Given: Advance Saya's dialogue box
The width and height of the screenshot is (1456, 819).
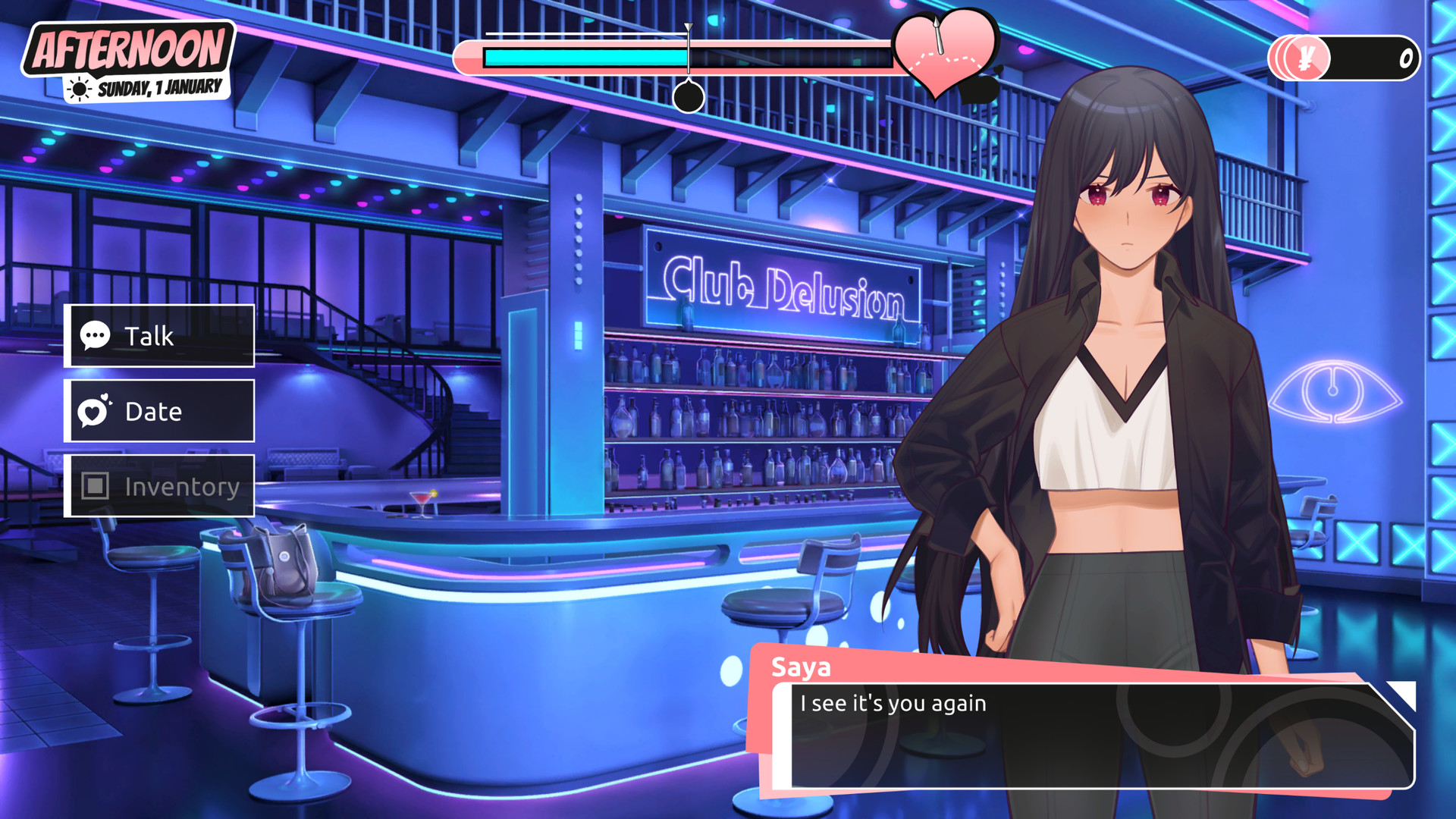Looking at the screenshot, I should 1092,734.
